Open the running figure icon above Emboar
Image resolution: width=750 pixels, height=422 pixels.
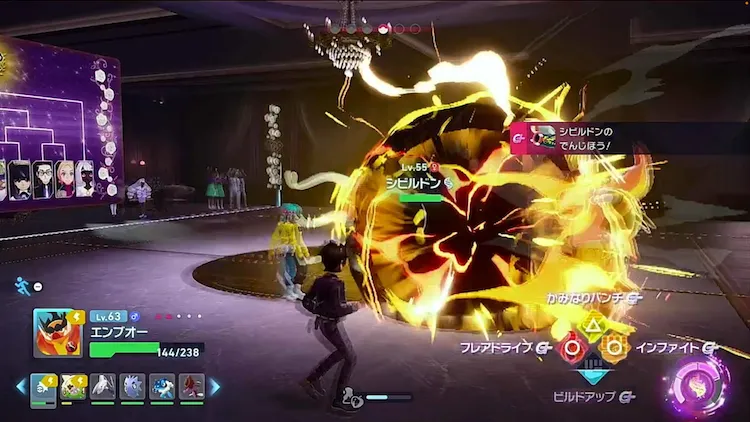pyautogui.click(x=23, y=285)
